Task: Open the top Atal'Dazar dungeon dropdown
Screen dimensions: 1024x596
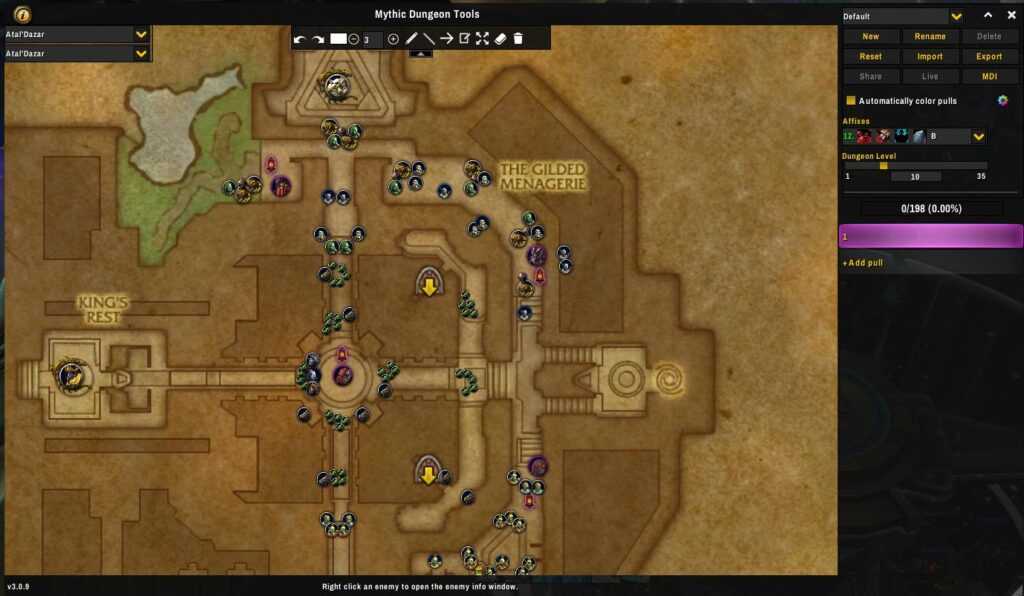Action: [x=141, y=34]
